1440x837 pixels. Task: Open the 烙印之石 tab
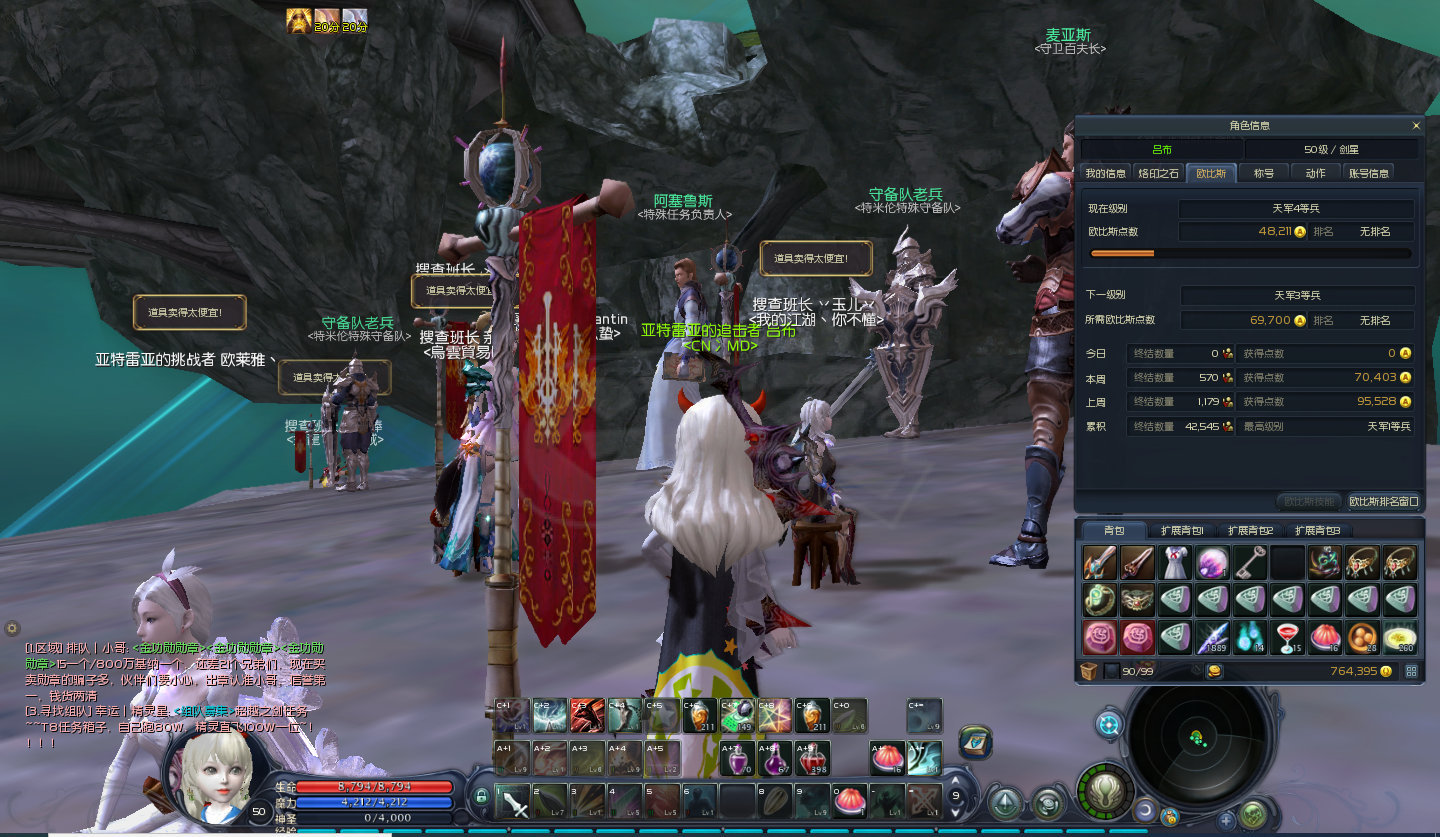click(x=1159, y=173)
